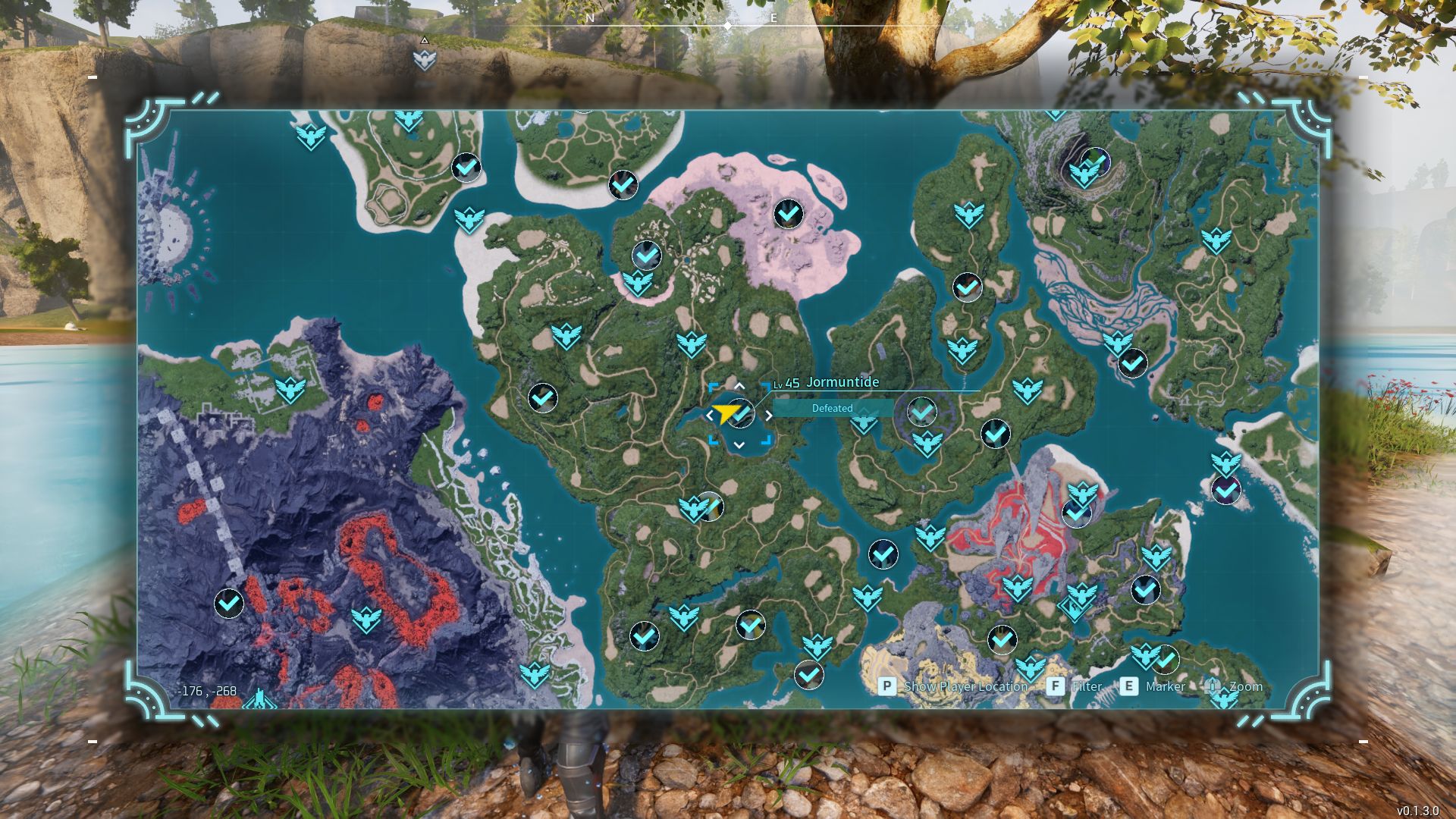Click the Defeated status banner
Image resolution: width=1456 pixels, height=819 pixels.
(832, 408)
